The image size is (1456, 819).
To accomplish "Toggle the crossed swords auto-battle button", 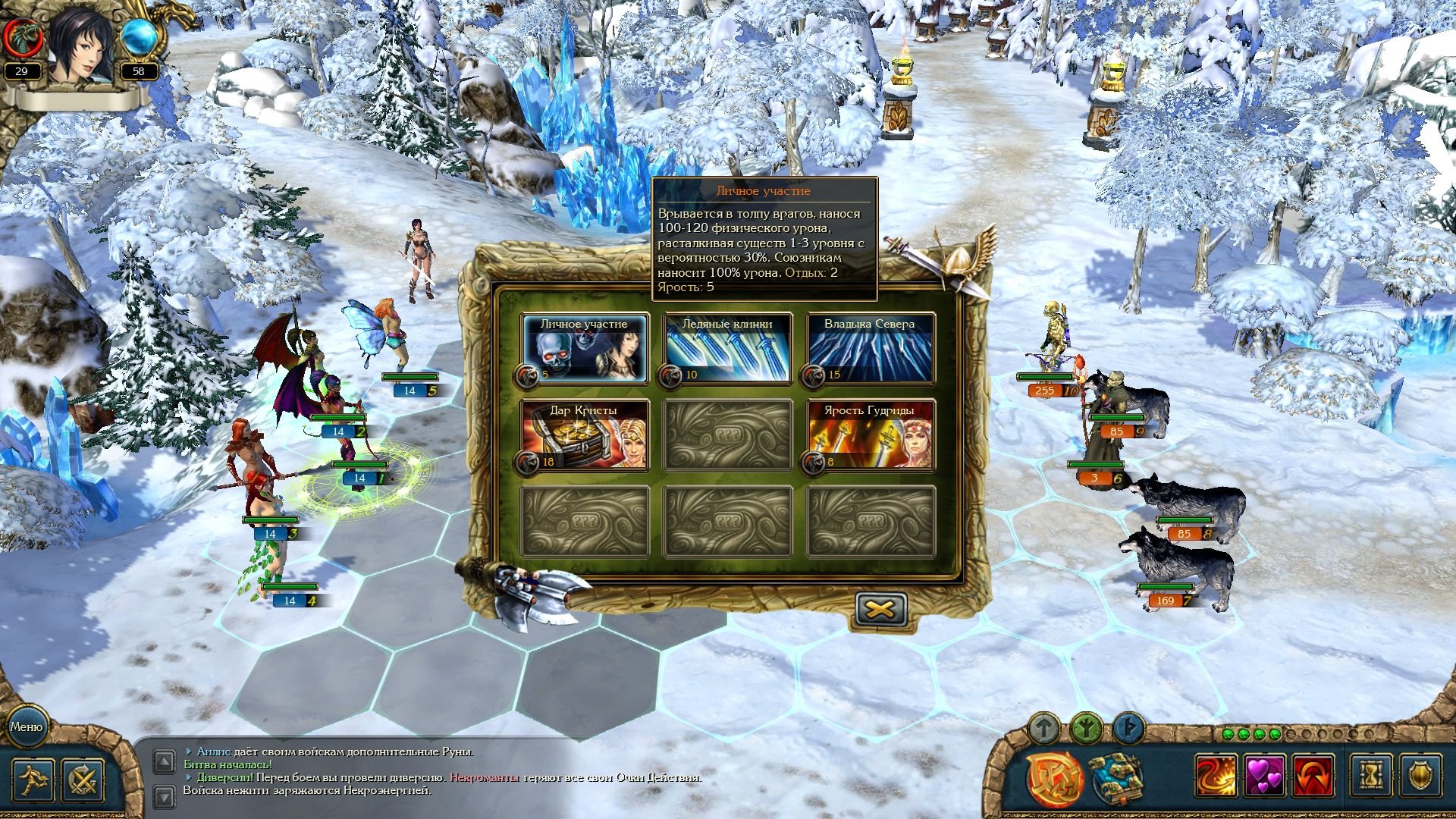I will (x=82, y=779).
